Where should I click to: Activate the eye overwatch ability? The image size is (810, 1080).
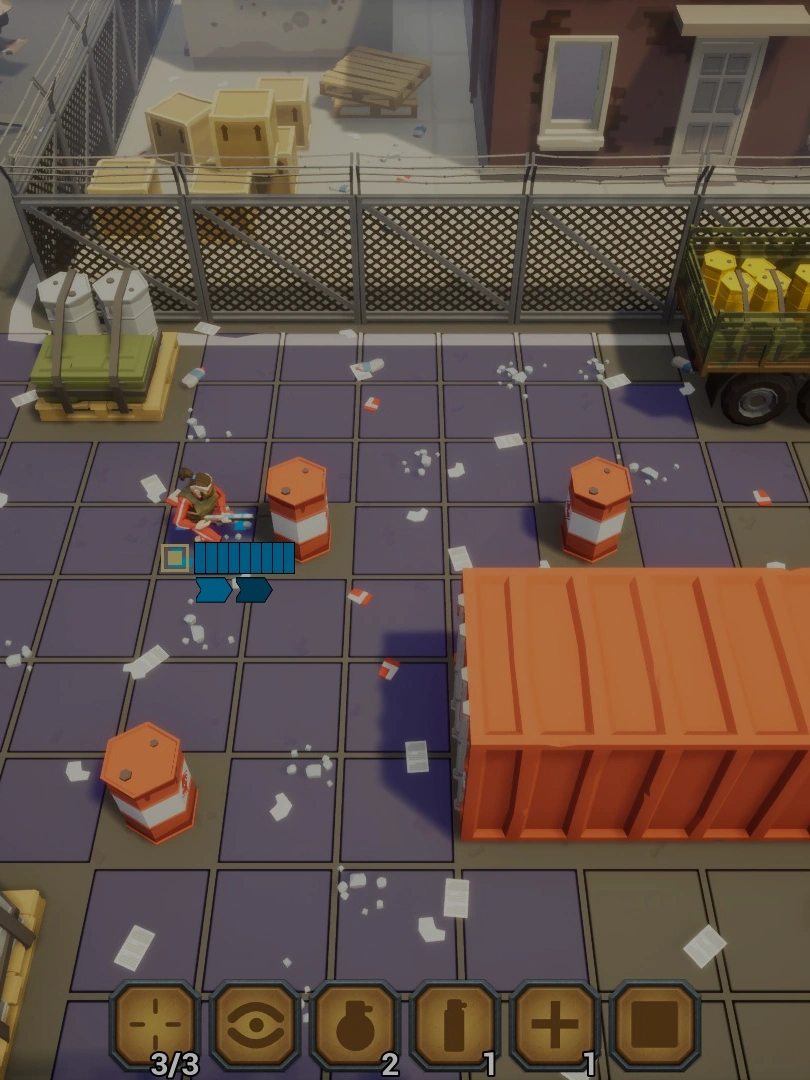point(255,1025)
